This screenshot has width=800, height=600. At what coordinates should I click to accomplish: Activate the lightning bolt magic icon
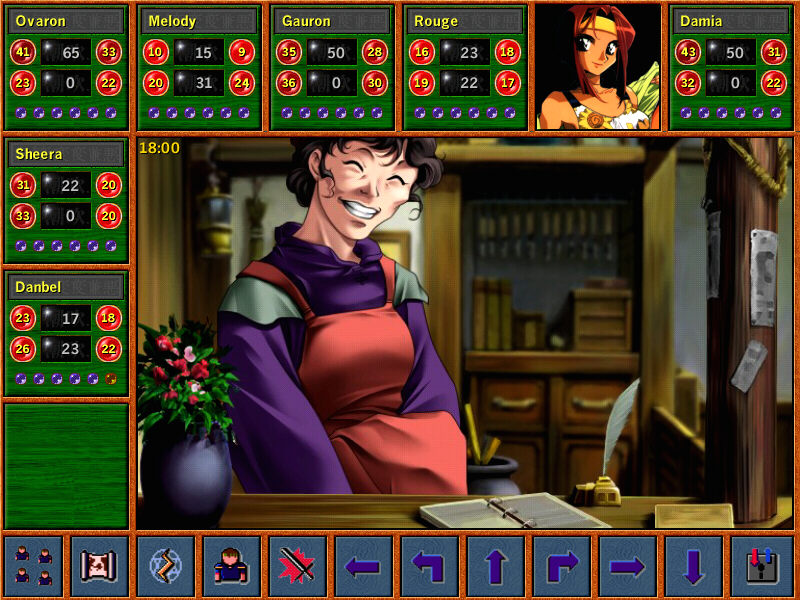coord(165,566)
